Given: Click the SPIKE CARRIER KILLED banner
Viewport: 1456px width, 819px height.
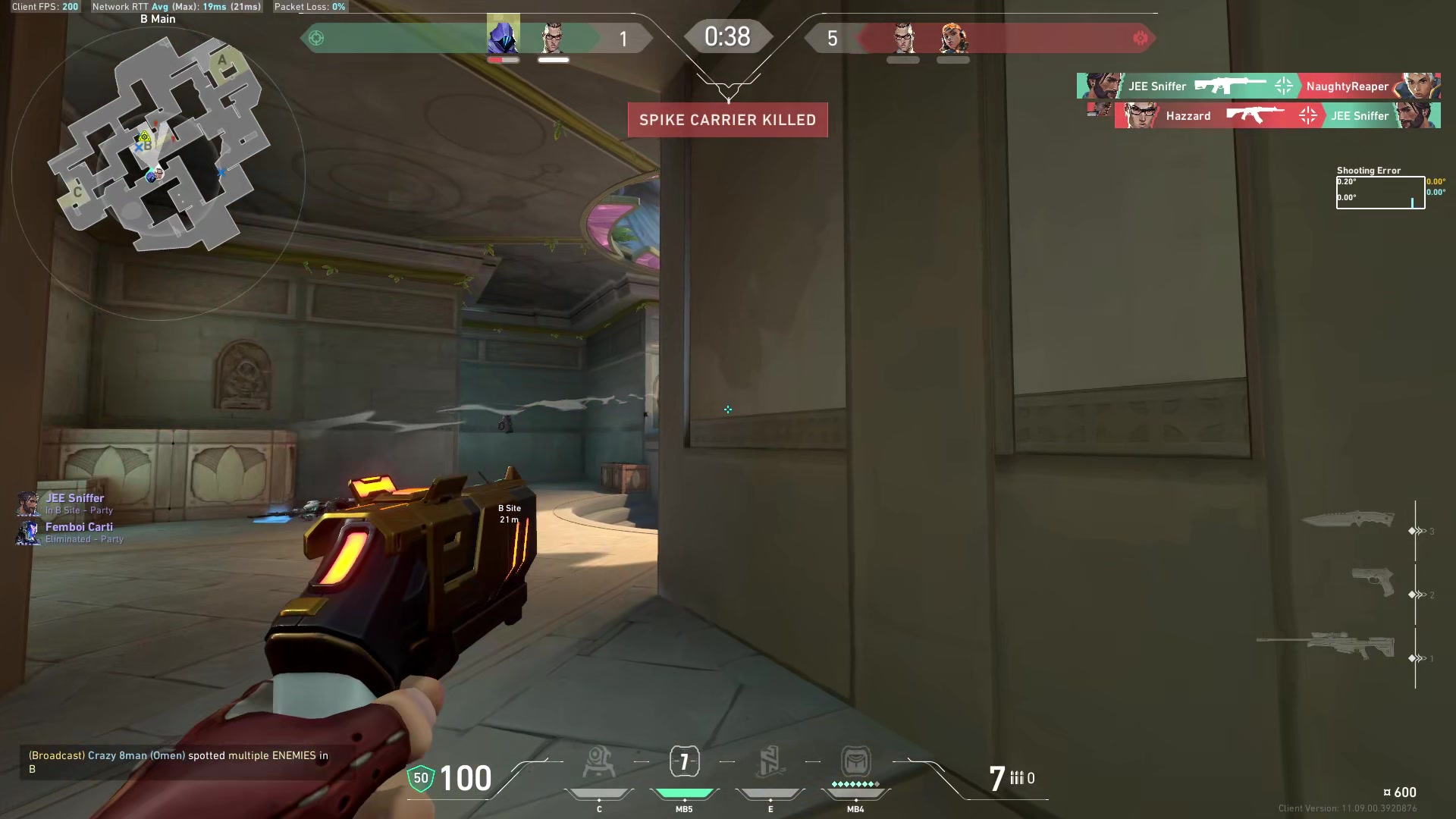Looking at the screenshot, I should pyautogui.click(x=727, y=119).
